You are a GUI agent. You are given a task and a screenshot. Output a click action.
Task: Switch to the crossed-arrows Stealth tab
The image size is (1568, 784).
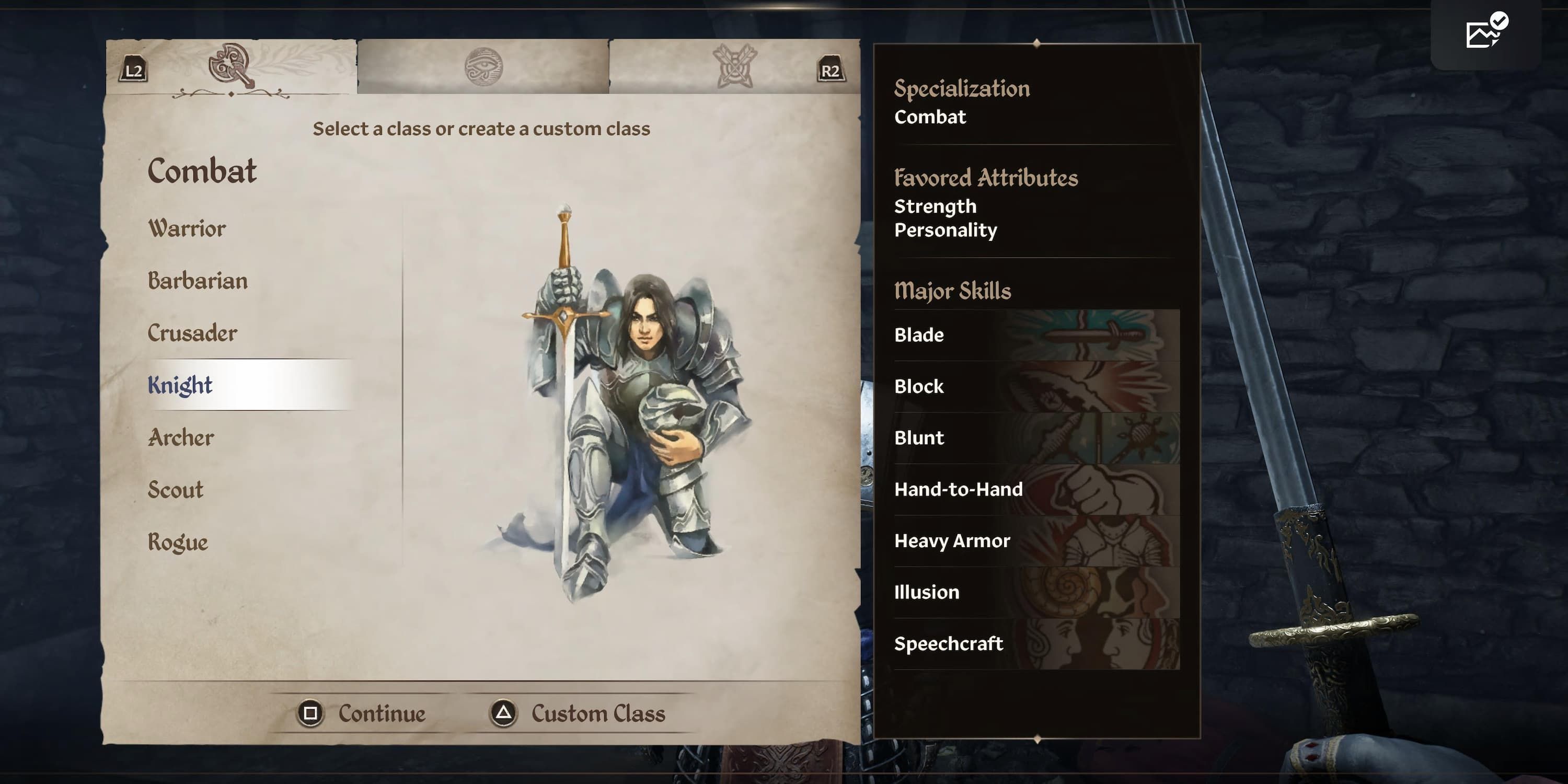[735, 66]
